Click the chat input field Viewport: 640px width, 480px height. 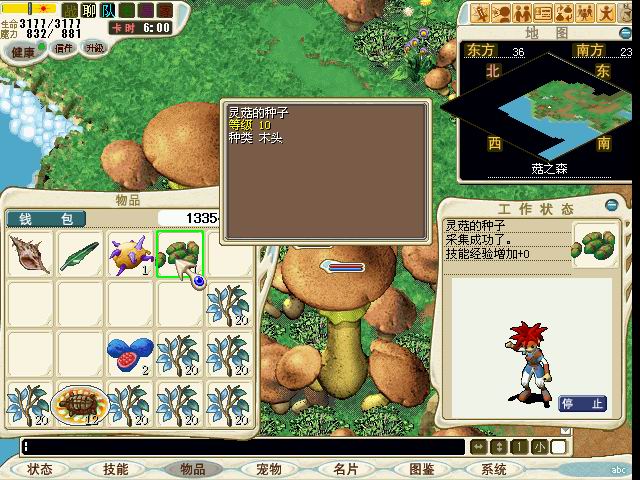click(240, 447)
